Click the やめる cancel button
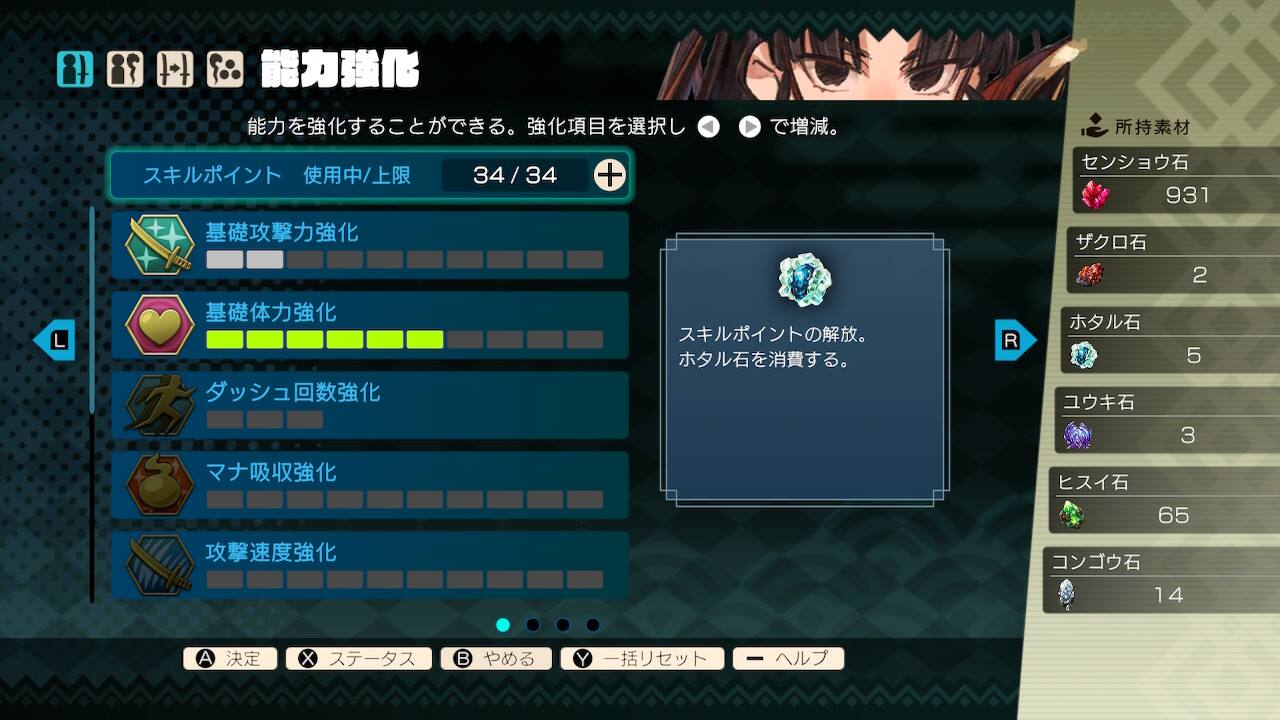1280x720 pixels. 495,658
